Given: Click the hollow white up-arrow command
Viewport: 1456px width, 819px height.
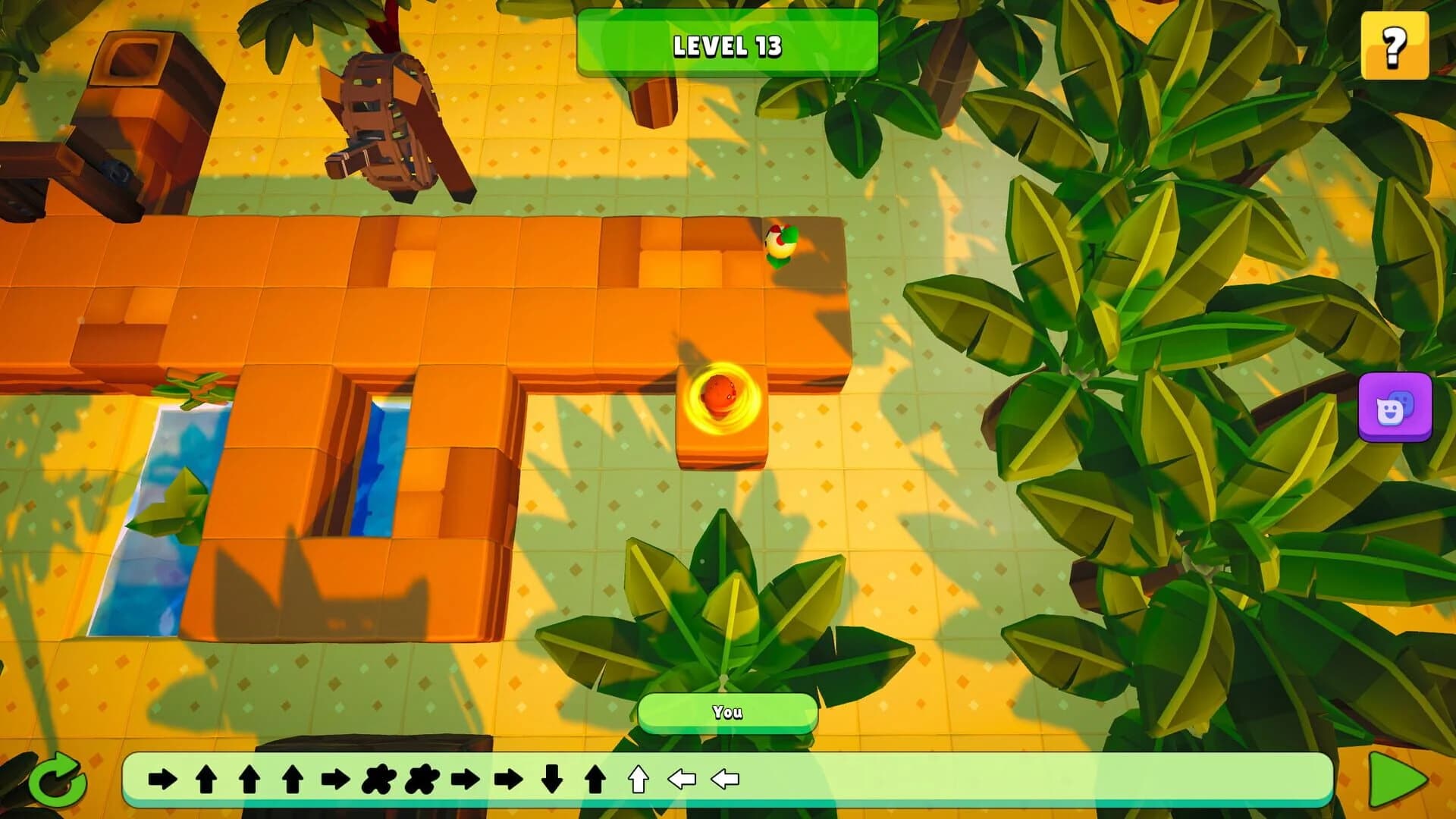Looking at the screenshot, I should point(638,777).
